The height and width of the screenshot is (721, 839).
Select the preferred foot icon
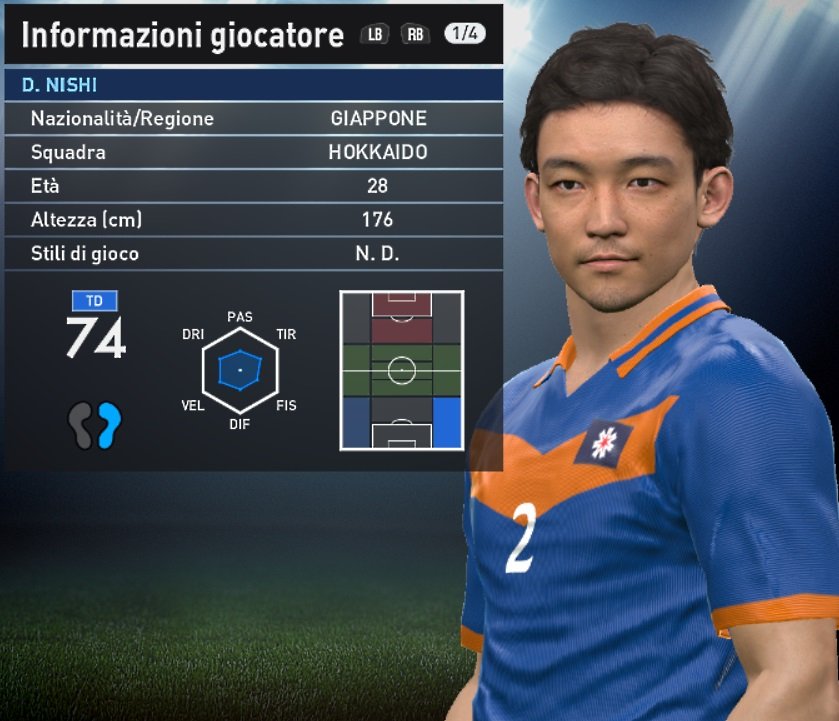(x=95, y=425)
